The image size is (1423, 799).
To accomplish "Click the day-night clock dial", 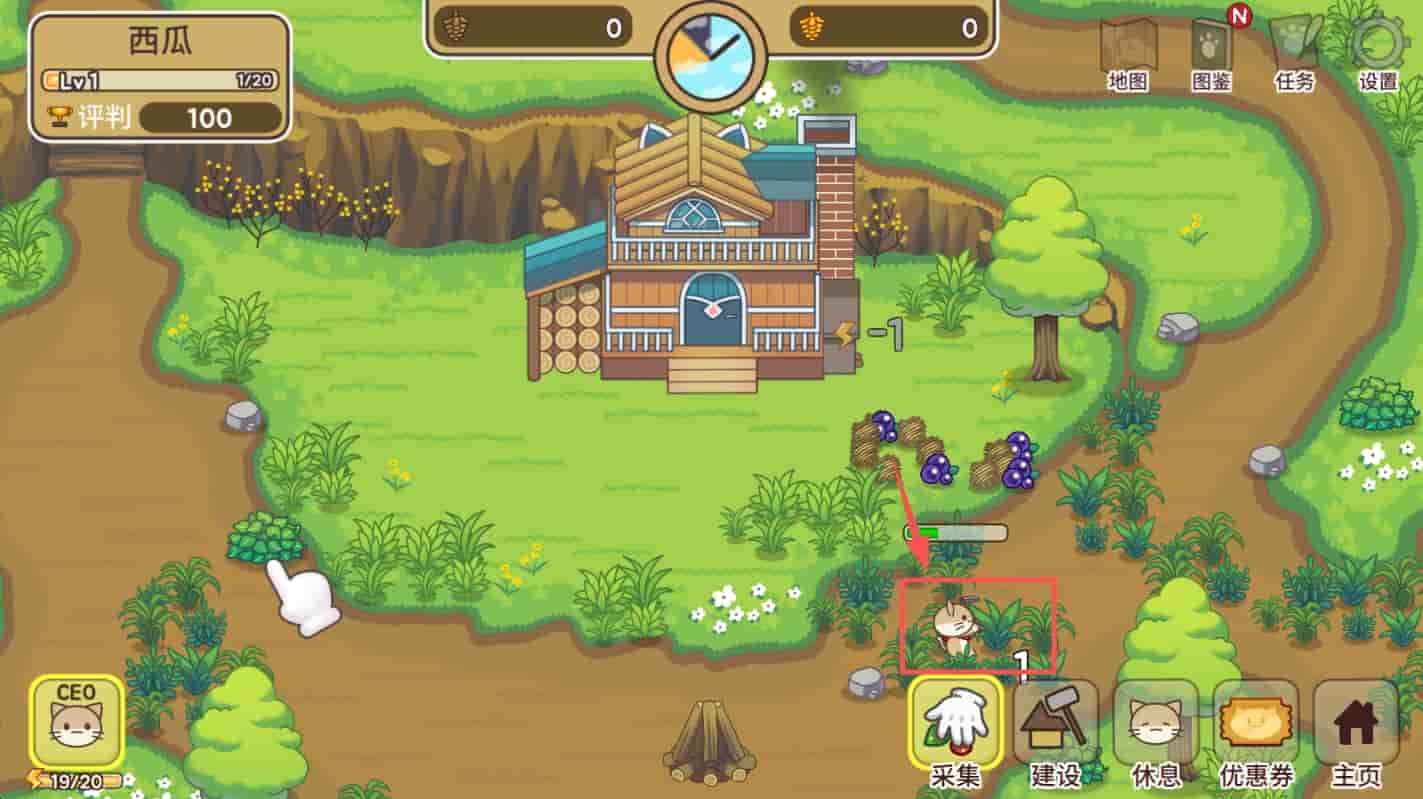I will point(710,60).
